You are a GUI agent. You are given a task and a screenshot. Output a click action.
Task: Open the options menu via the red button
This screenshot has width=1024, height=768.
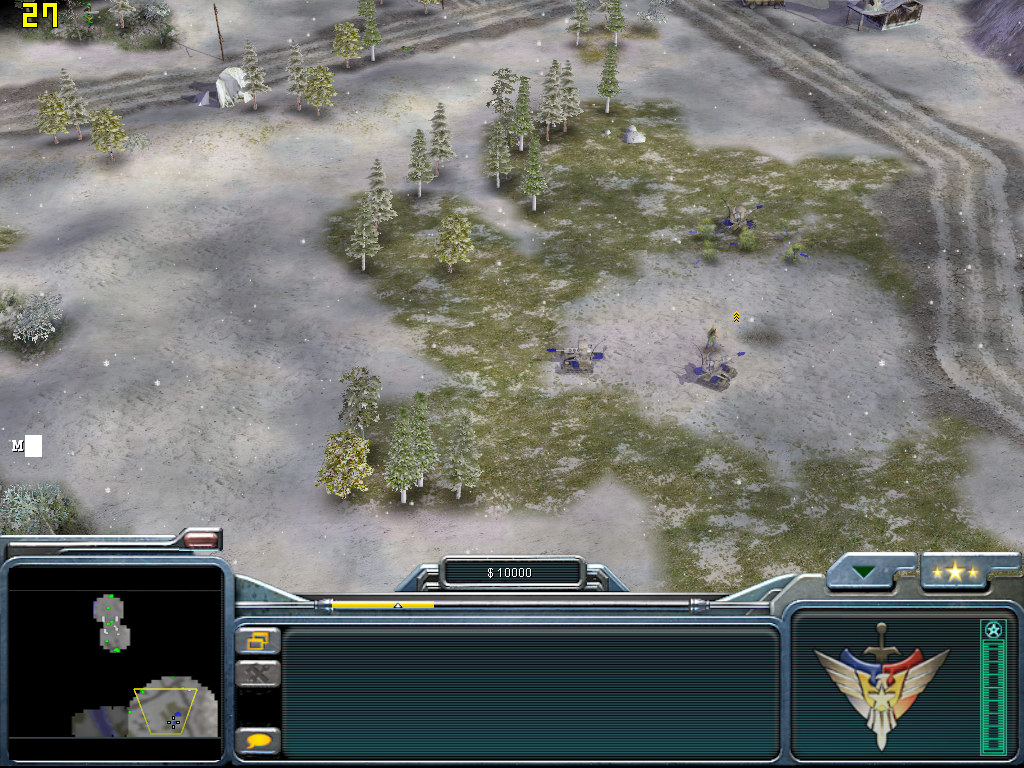point(201,540)
